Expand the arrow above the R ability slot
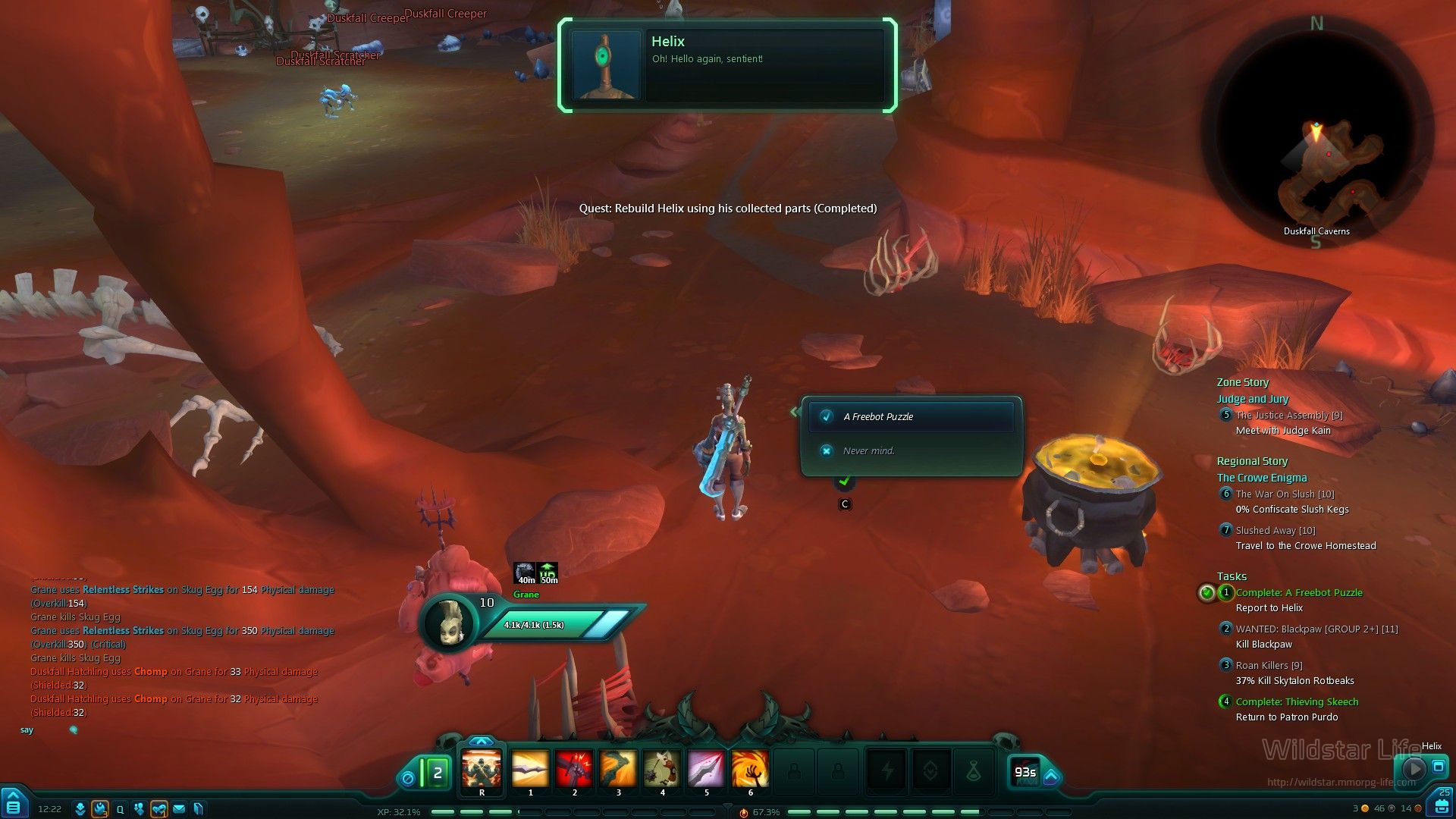Viewport: 1456px width, 819px height. pyautogui.click(x=482, y=741)
